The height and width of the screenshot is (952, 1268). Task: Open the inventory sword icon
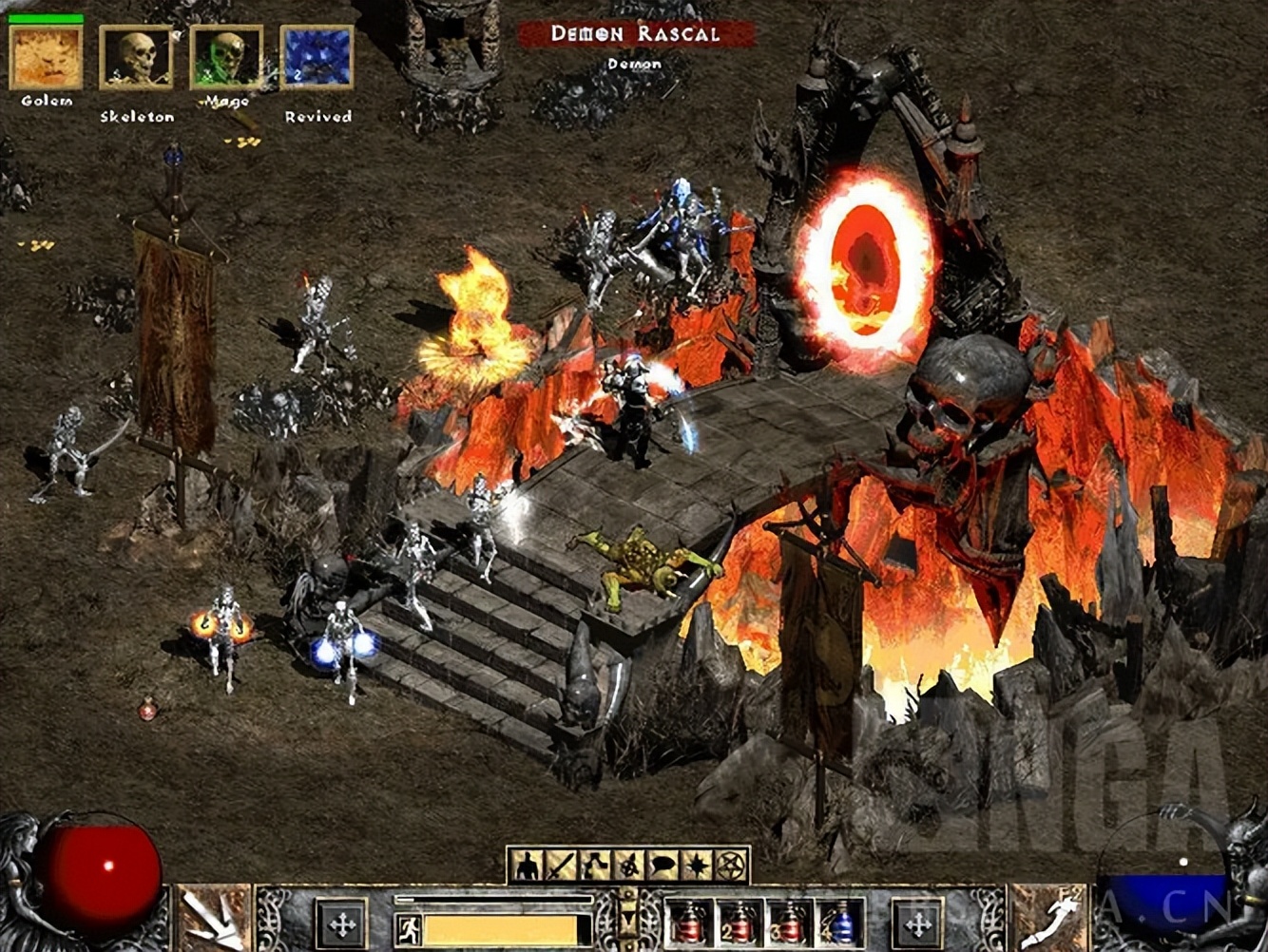(x=560, y=866)
